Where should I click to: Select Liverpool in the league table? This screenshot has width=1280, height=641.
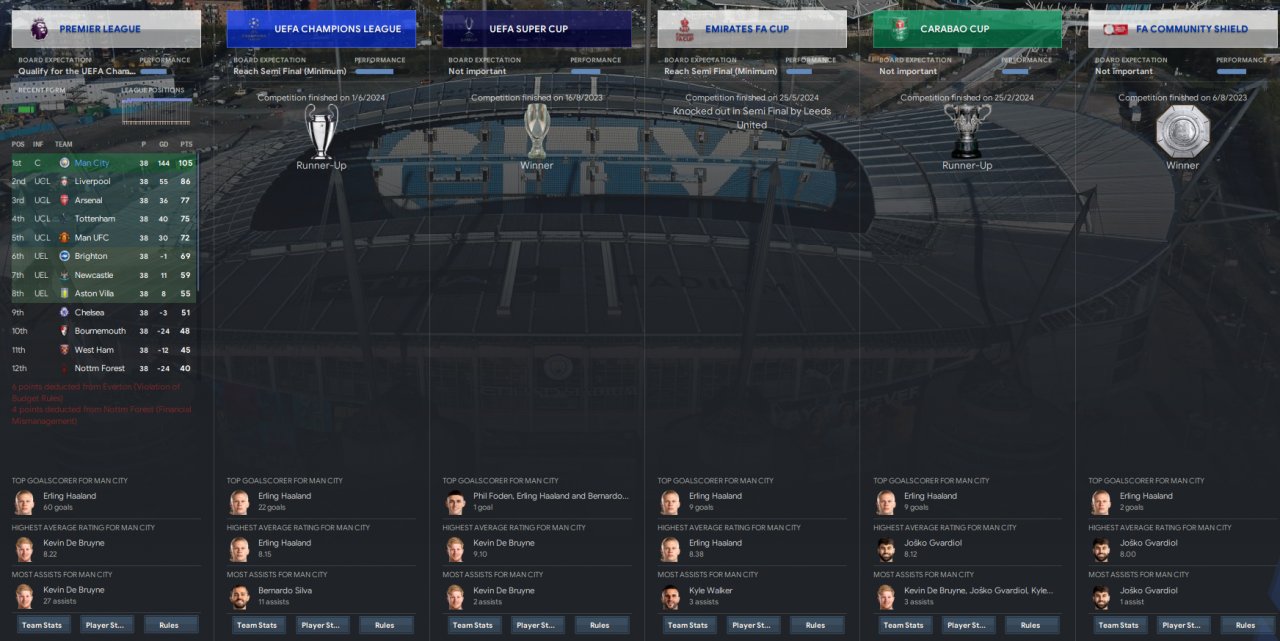92,181
